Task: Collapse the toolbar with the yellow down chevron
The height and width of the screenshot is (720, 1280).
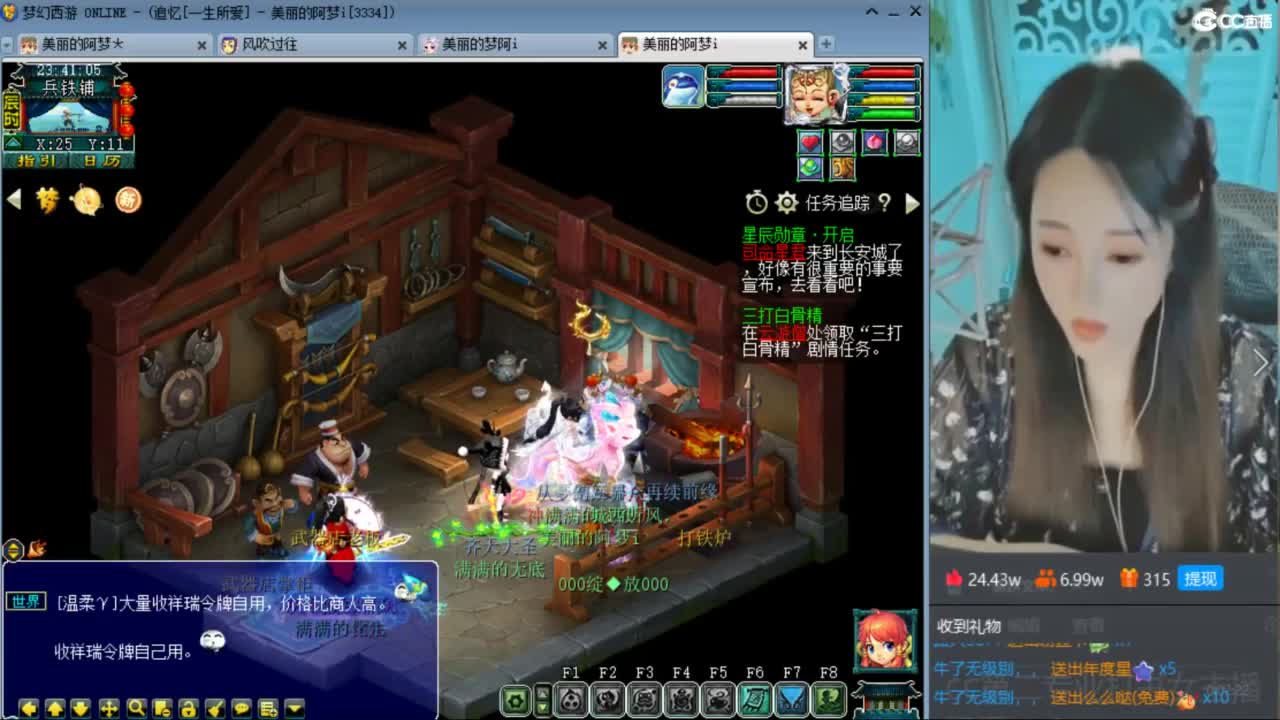Action: [294, 705]
